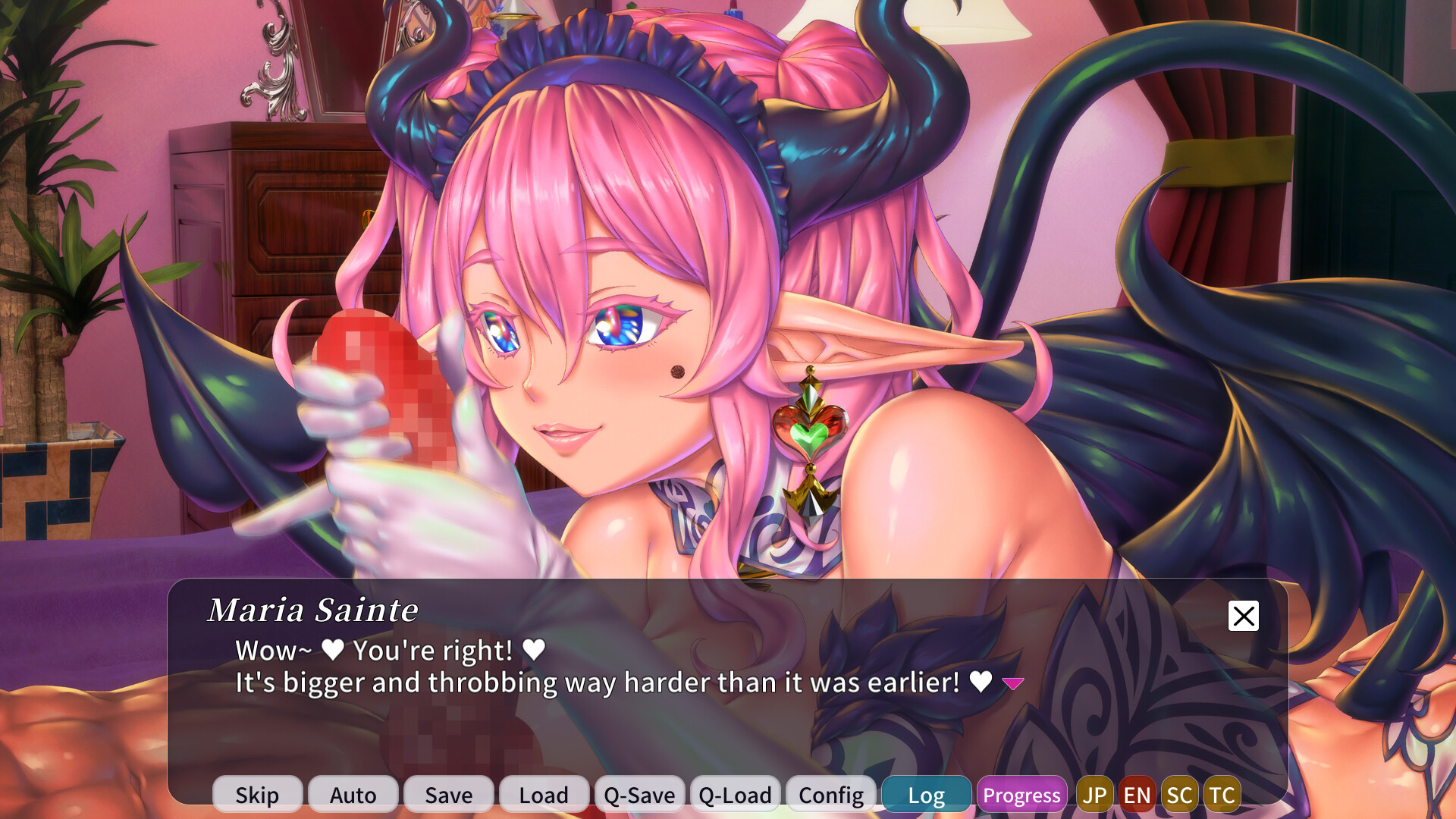Select the TC language tab
Viewport: 1456px width, 819px height.
click(1222, 795)
